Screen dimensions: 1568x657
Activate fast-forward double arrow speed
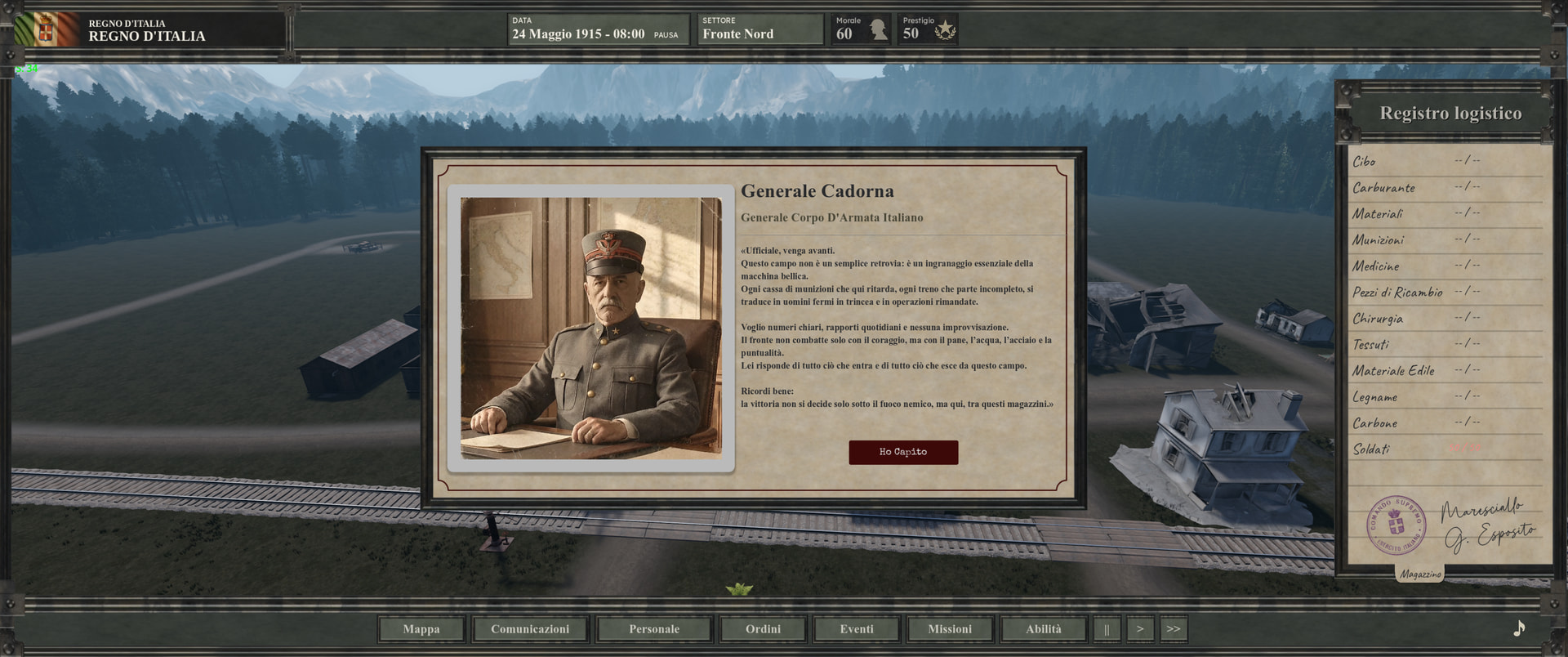click(x=1174, y=629)
